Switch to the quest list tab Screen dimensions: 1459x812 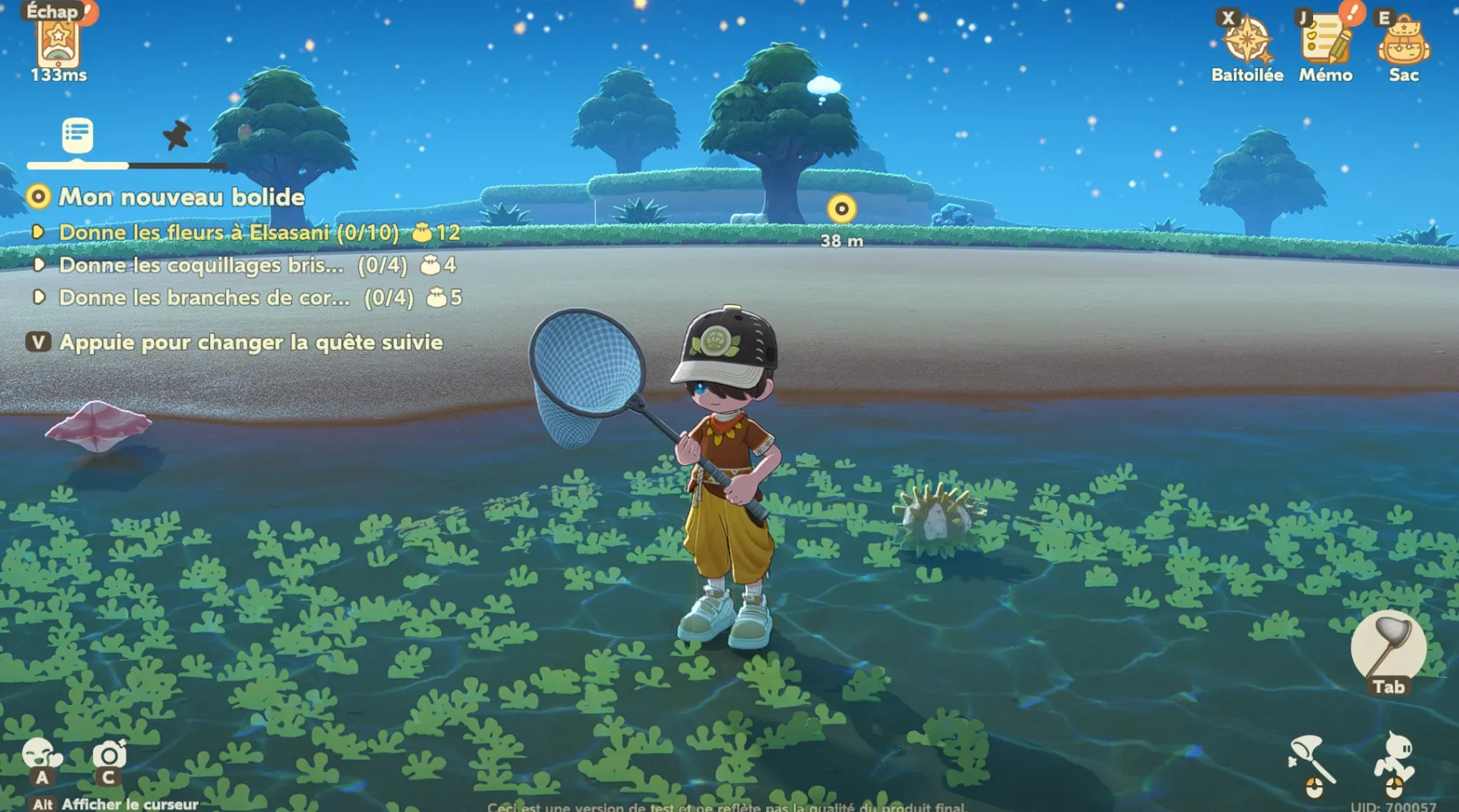78,135
